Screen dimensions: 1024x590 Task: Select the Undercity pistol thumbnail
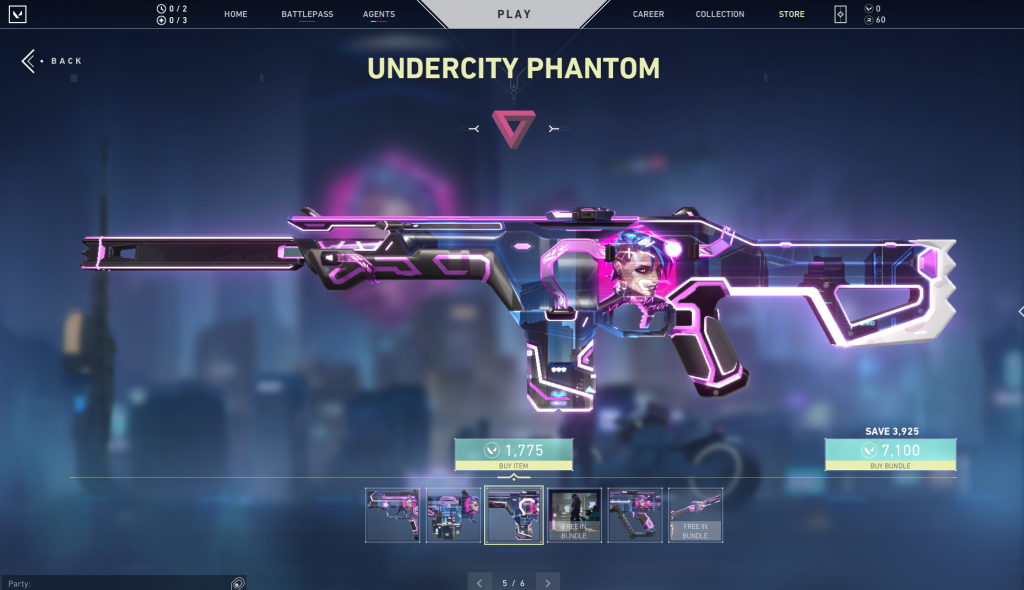click(x=392, y=515)
